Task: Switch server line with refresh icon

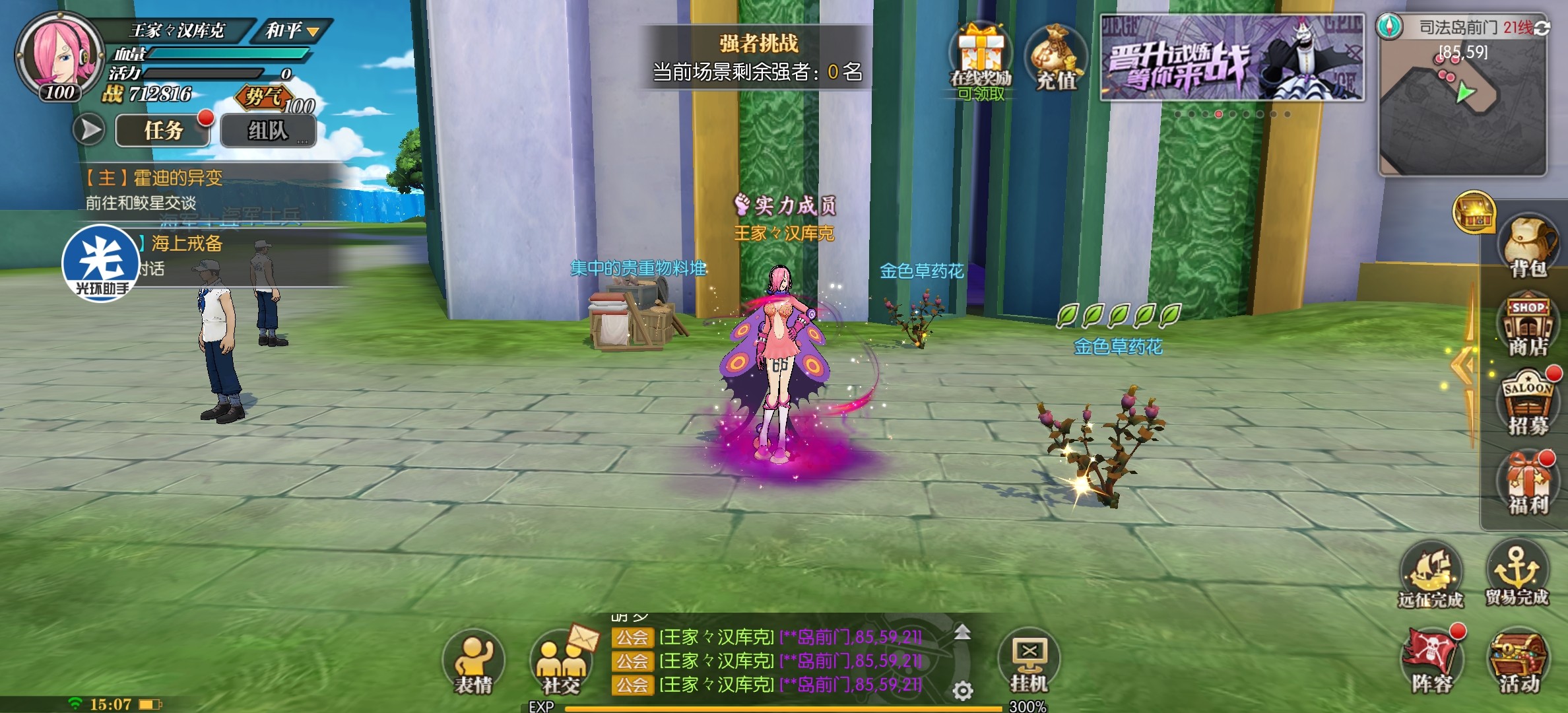Action: coord(1542,28)
